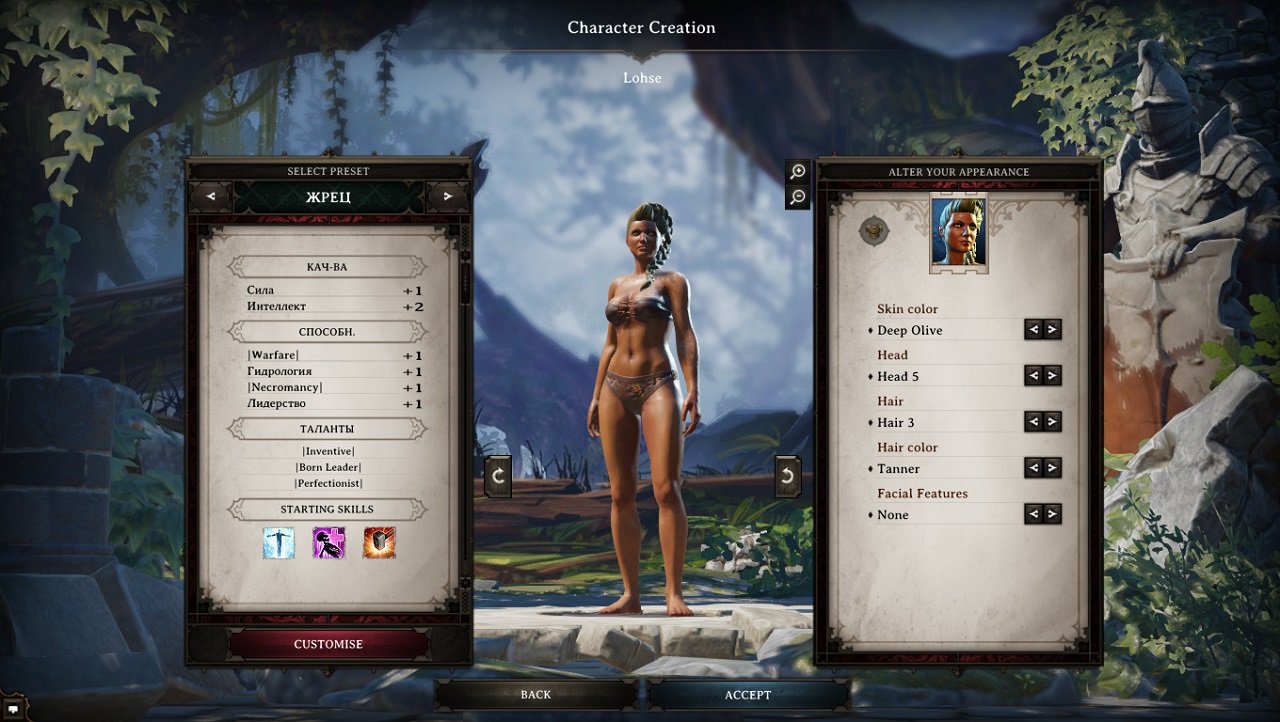Screen dimensions: 1280x722
Task: Rotate the character model right with curved arrow
Action: (785, 475)
